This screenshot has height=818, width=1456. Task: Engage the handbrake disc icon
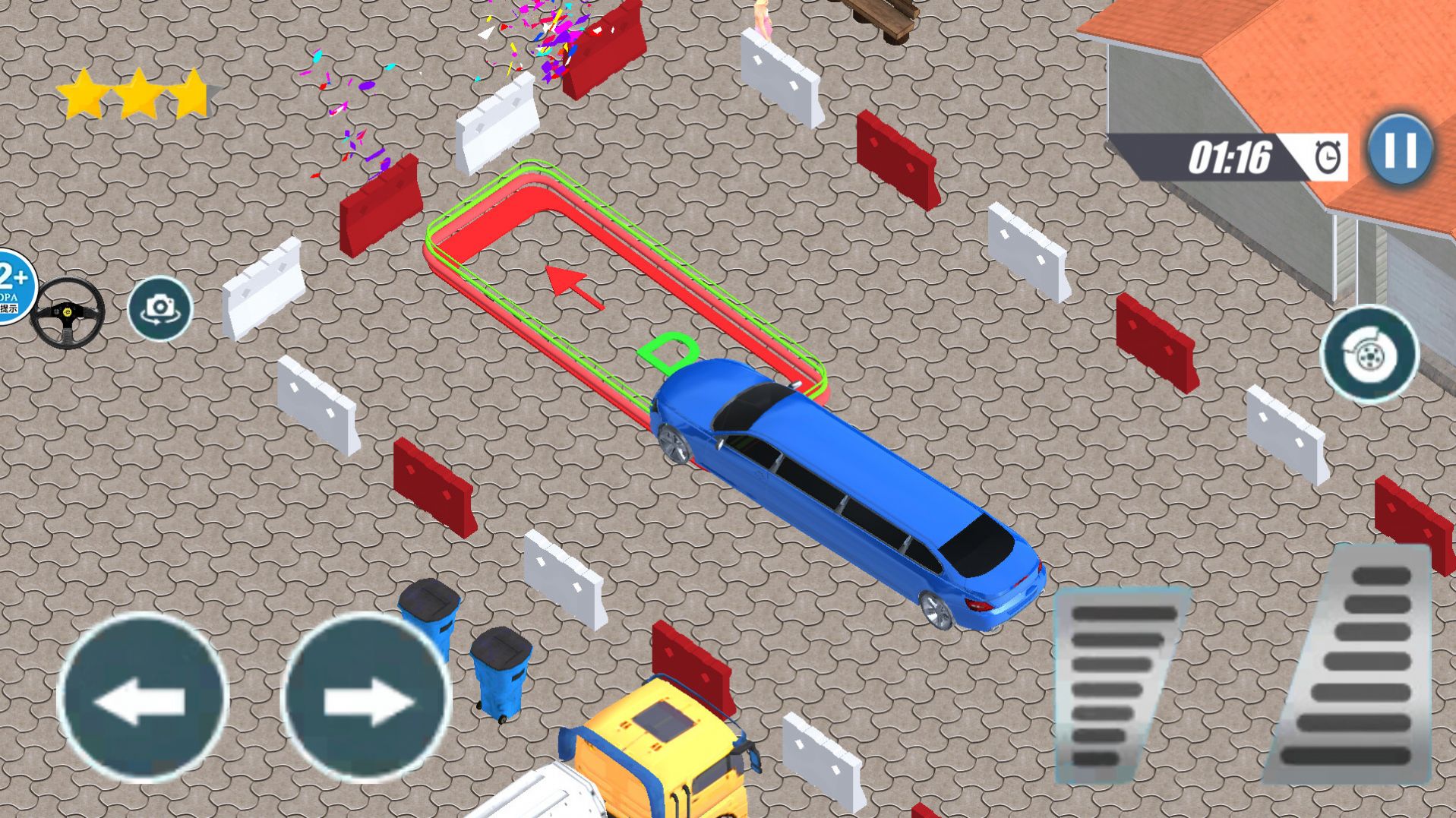click(1369, 353)
